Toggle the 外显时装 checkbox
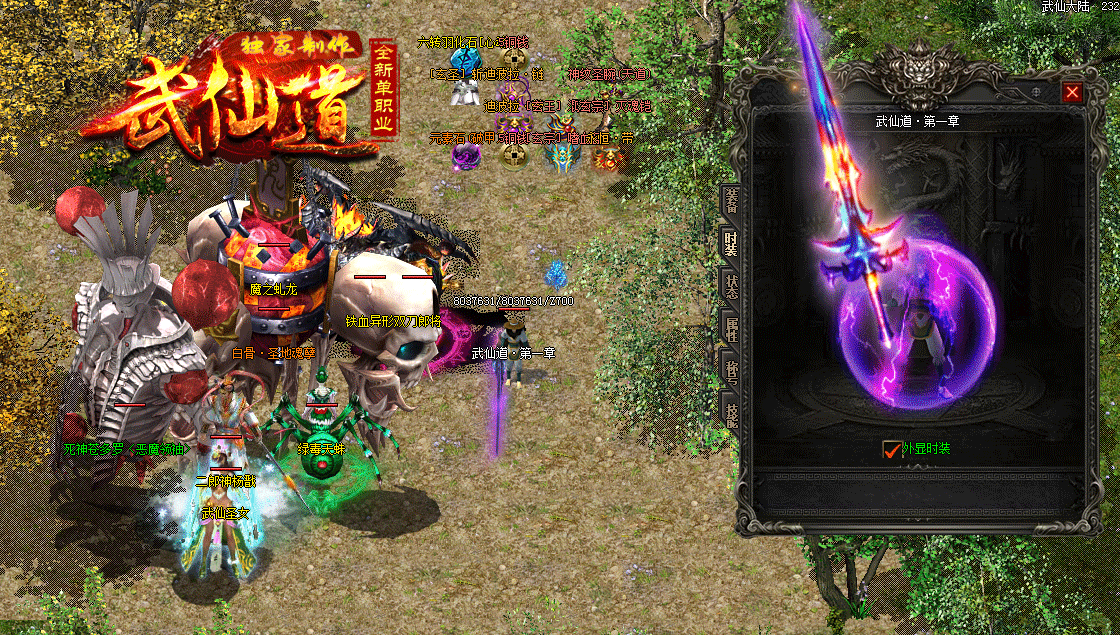 [892, 449]
